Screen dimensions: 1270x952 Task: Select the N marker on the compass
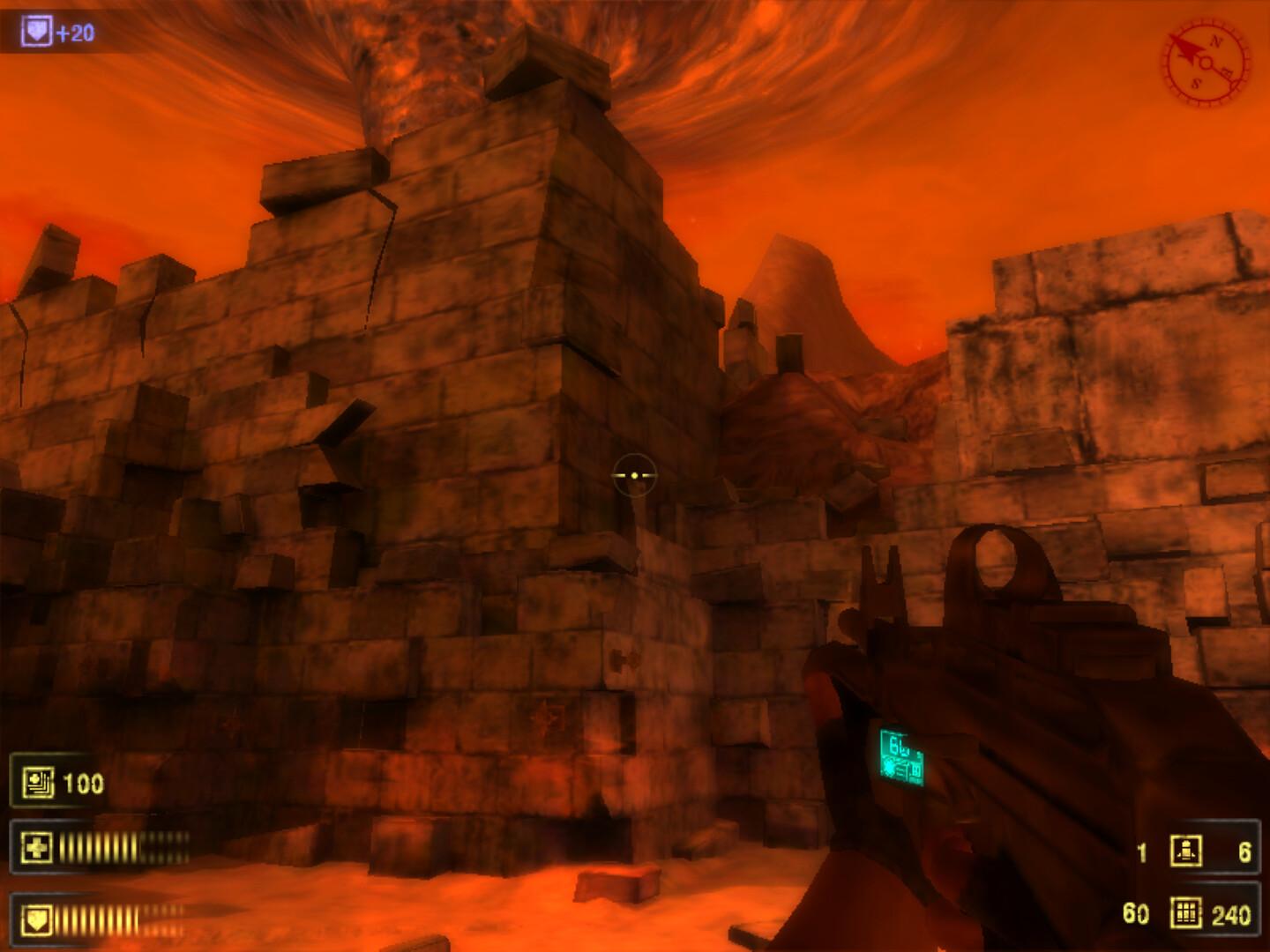coord(1217,42)
